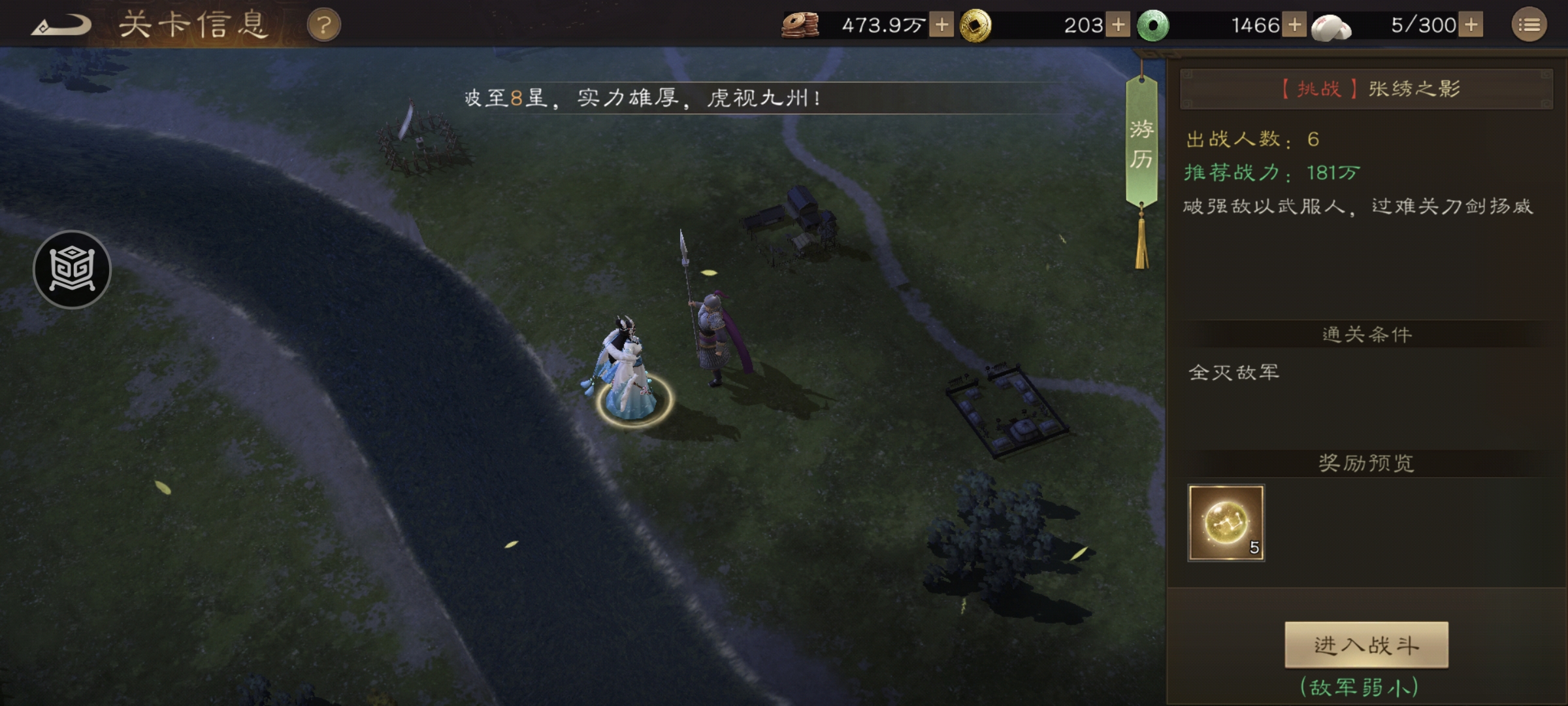This screenshot has height=706, width=1568.
Task: Tap the back arrow beside 关卡信息
Action: (62, 25)
